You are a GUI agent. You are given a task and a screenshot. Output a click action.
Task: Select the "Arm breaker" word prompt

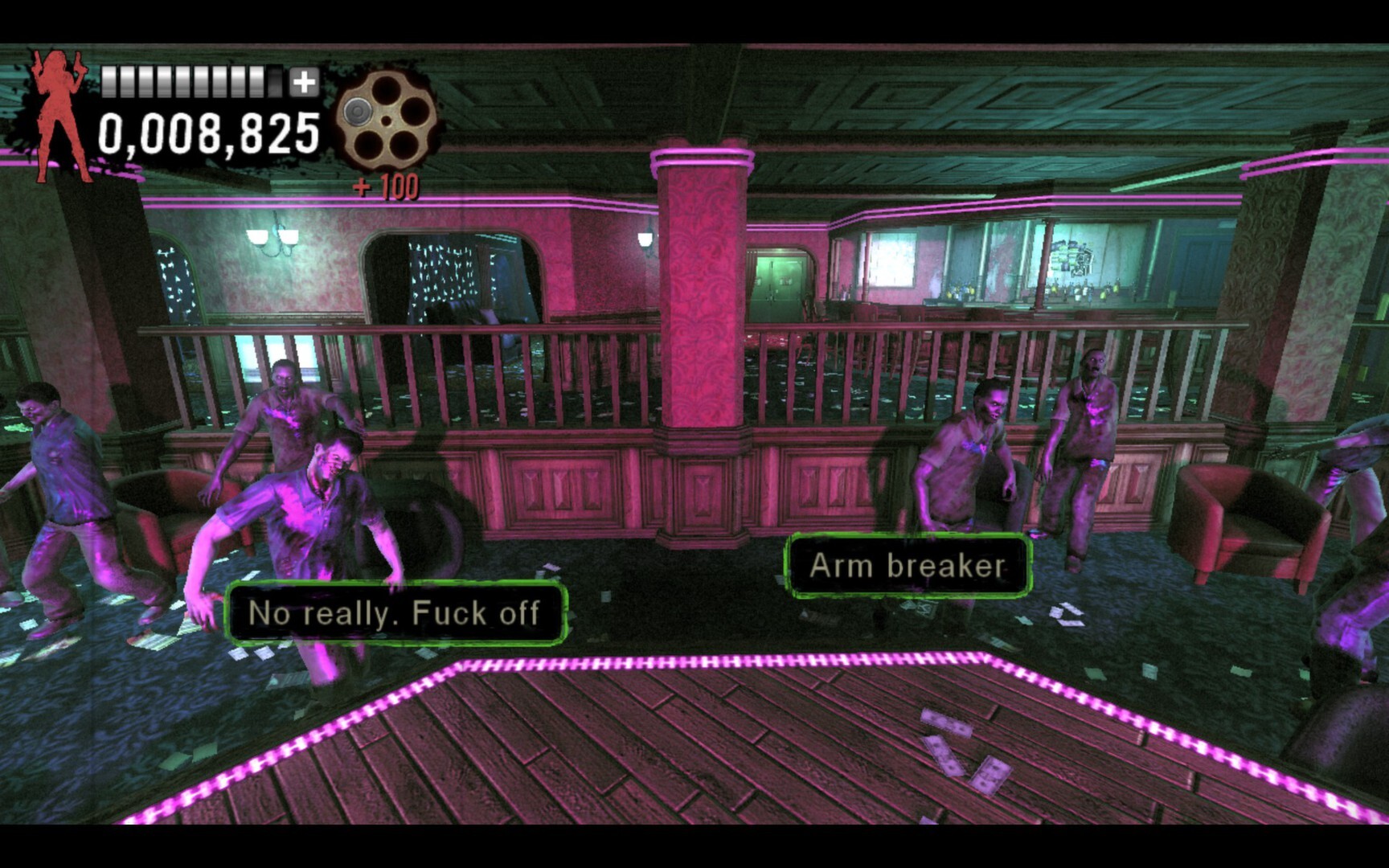point(908,566)
